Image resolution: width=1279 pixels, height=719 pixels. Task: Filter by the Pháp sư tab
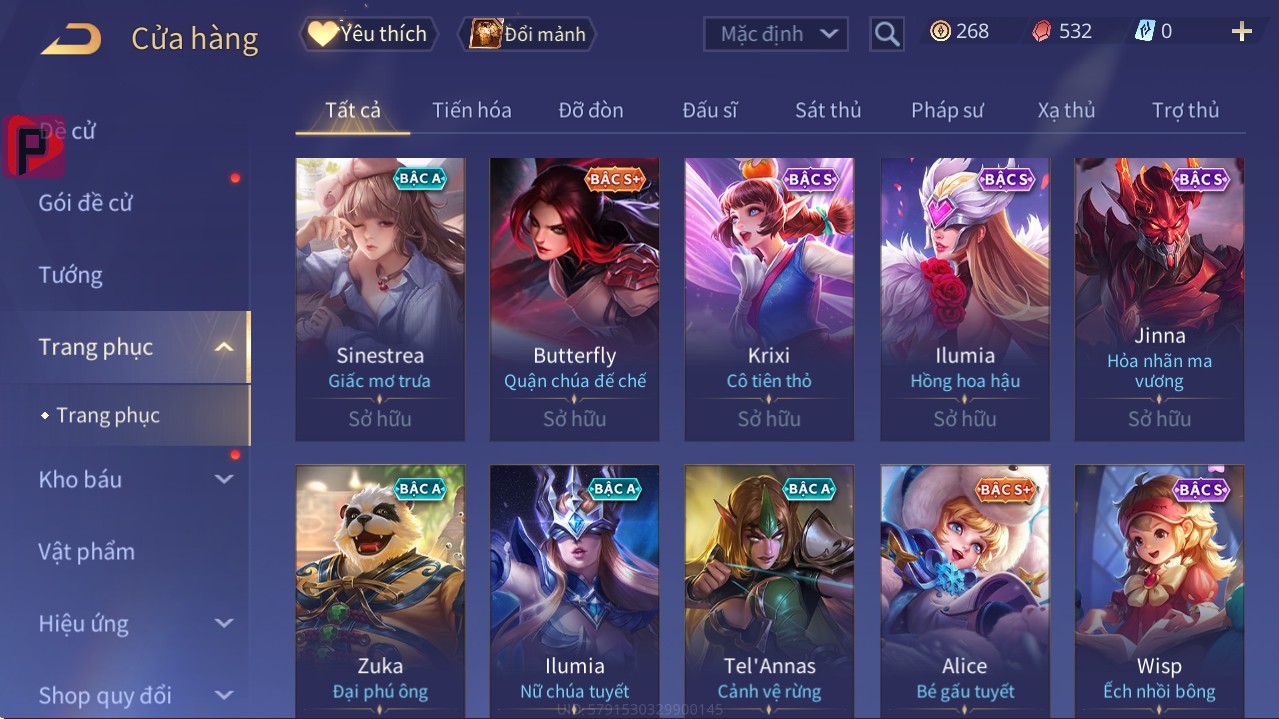coord(947,110)
